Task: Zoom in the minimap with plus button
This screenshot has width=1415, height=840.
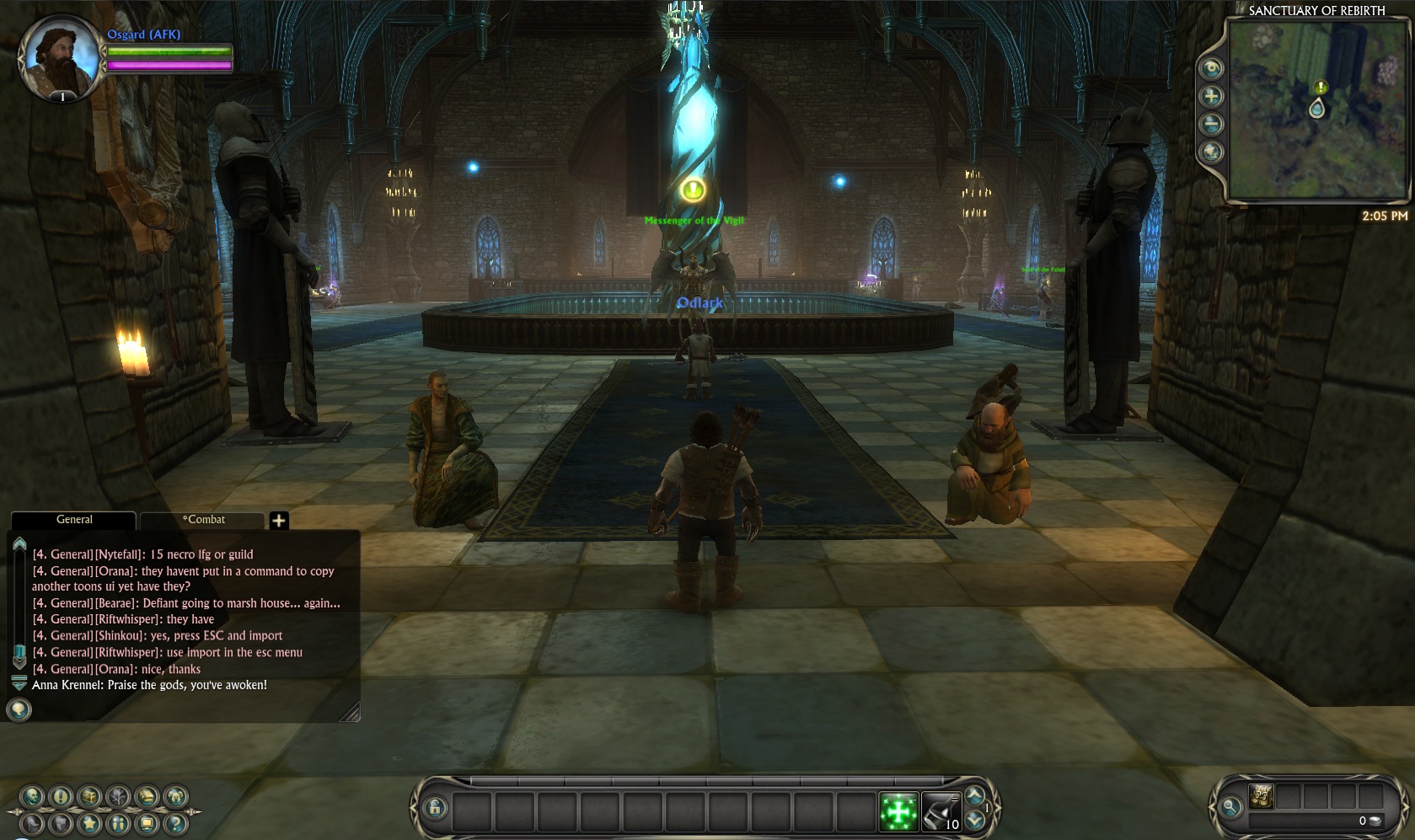Action: tap(1211, 96)
